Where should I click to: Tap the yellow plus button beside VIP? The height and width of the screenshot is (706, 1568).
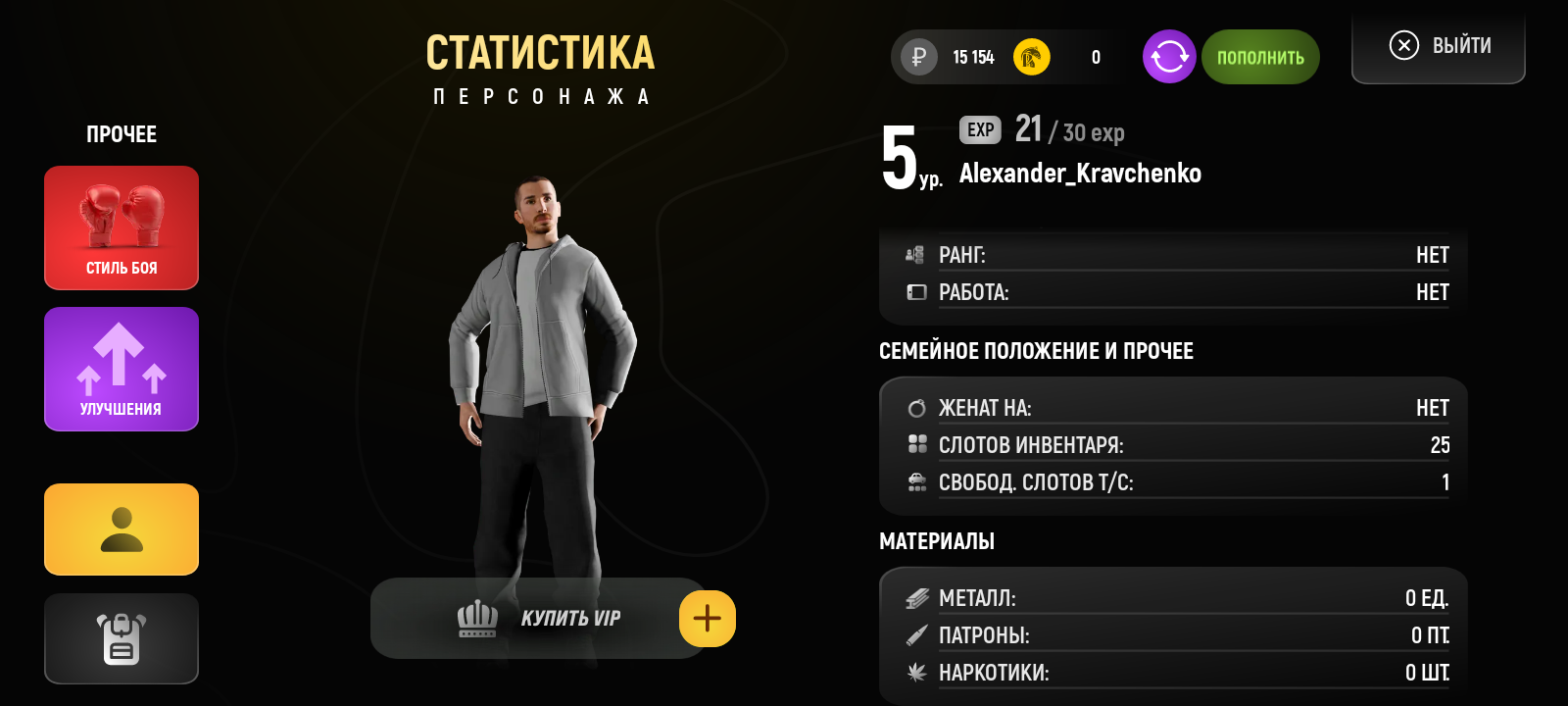pyautogui.click(x=708, y=619)
